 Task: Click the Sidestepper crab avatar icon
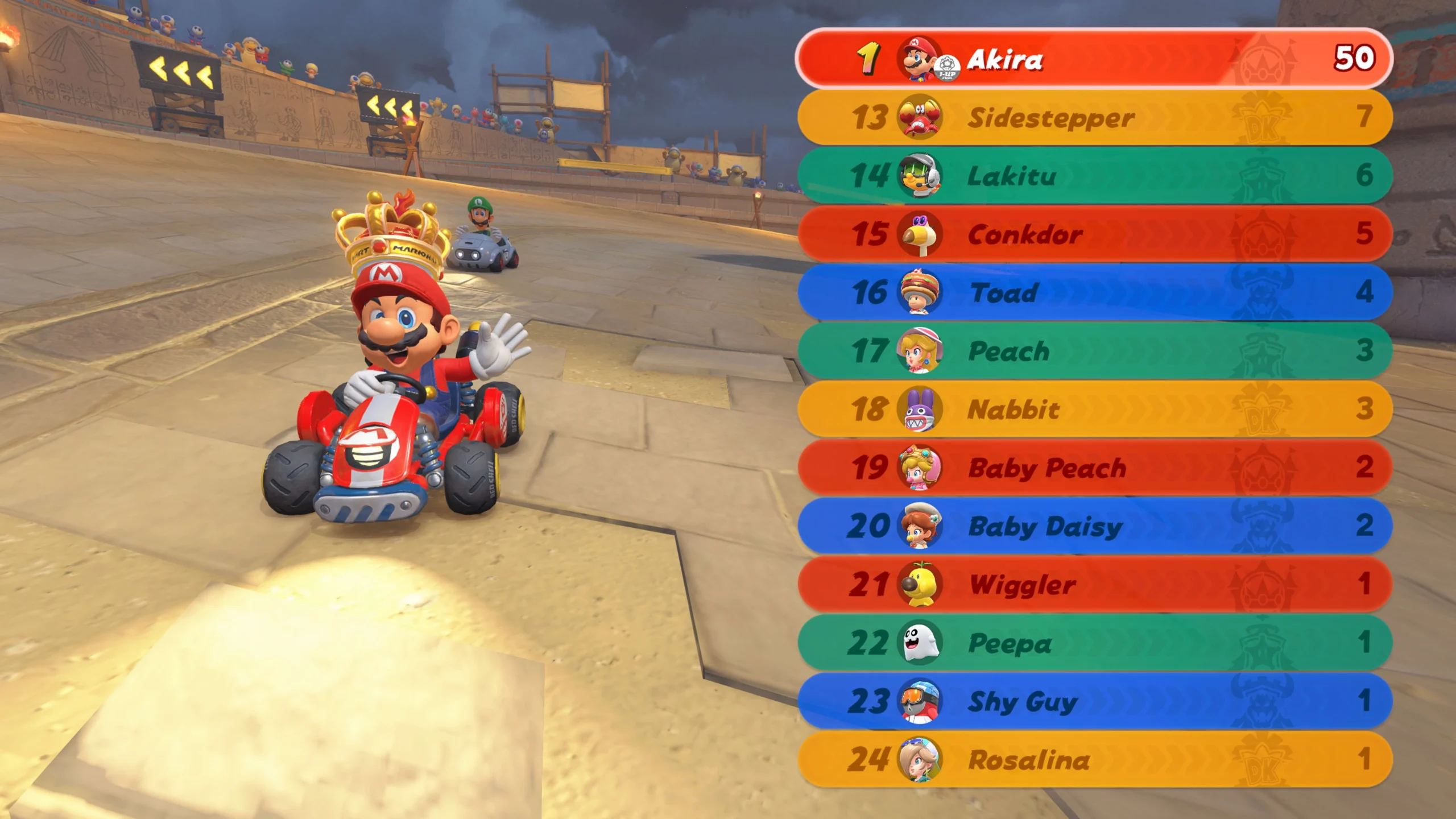[x=919, y=118]
